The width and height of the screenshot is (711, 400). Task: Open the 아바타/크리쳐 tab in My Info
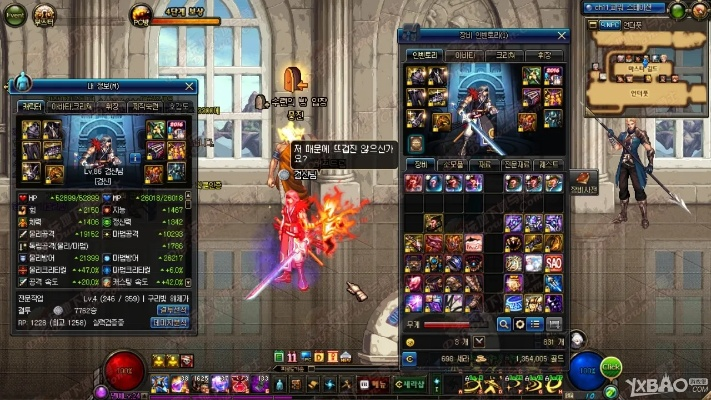tap(71, 105)
